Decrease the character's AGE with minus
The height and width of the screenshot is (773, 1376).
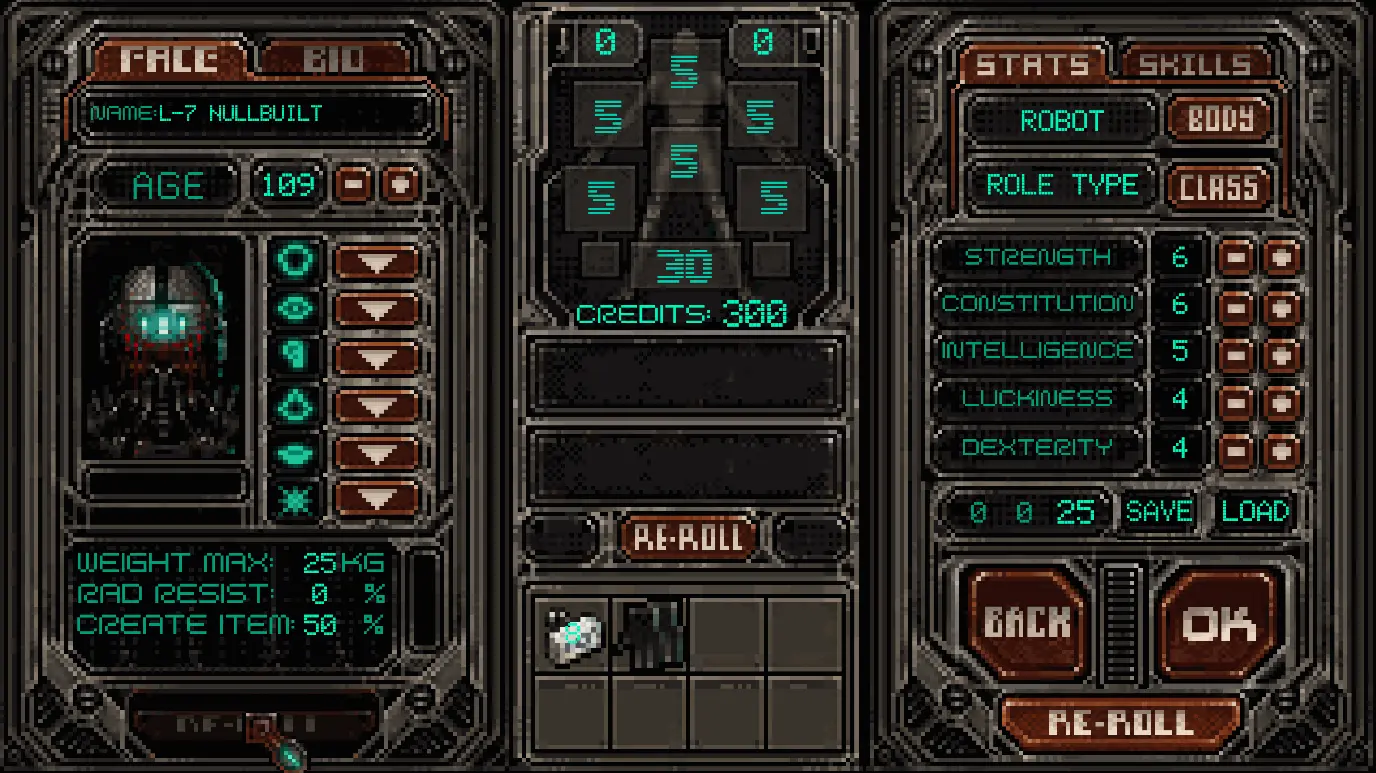pyautogui.click(x=355, y=185)
